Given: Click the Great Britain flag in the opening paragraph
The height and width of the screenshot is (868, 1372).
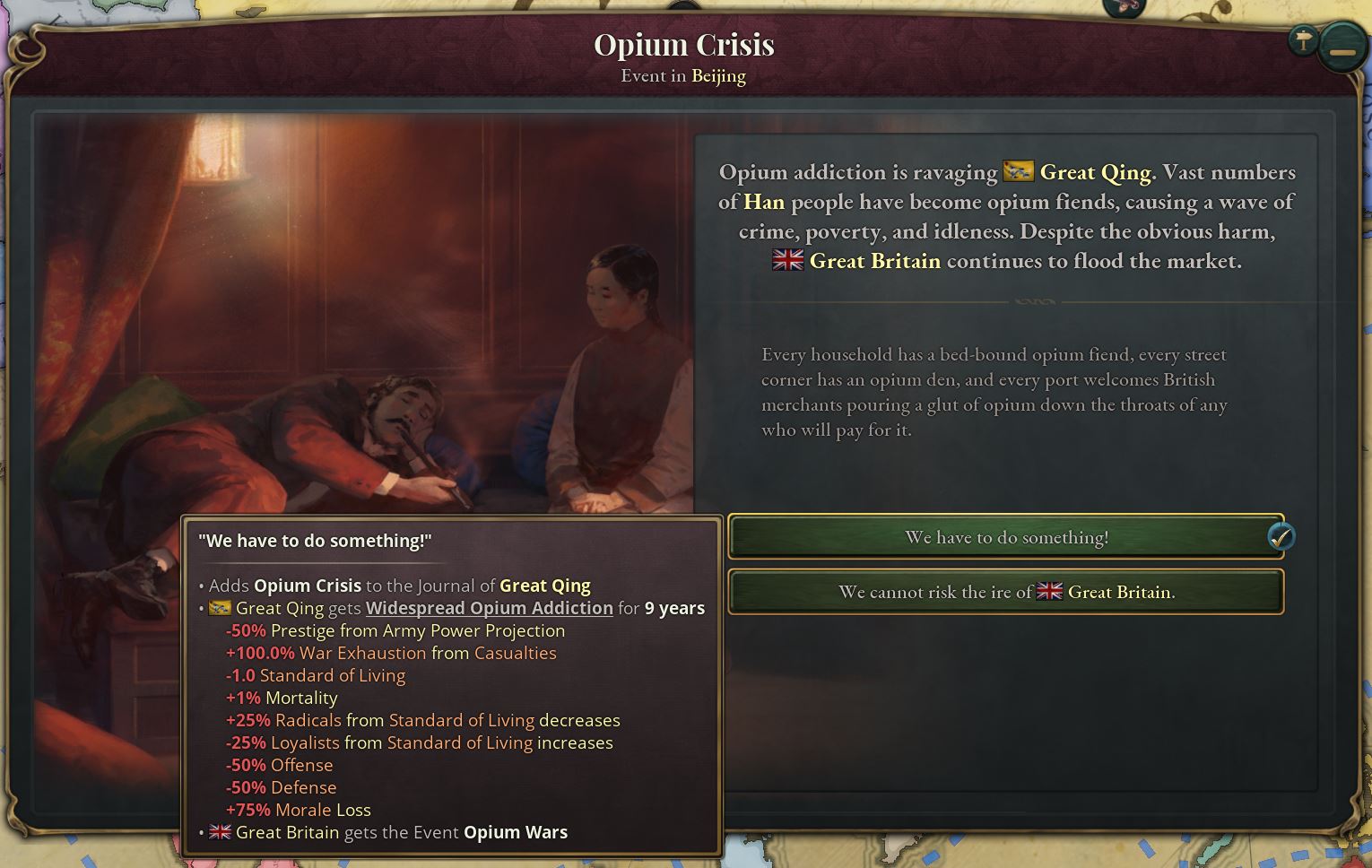Looking at the screenshot, I should (786, 261).
